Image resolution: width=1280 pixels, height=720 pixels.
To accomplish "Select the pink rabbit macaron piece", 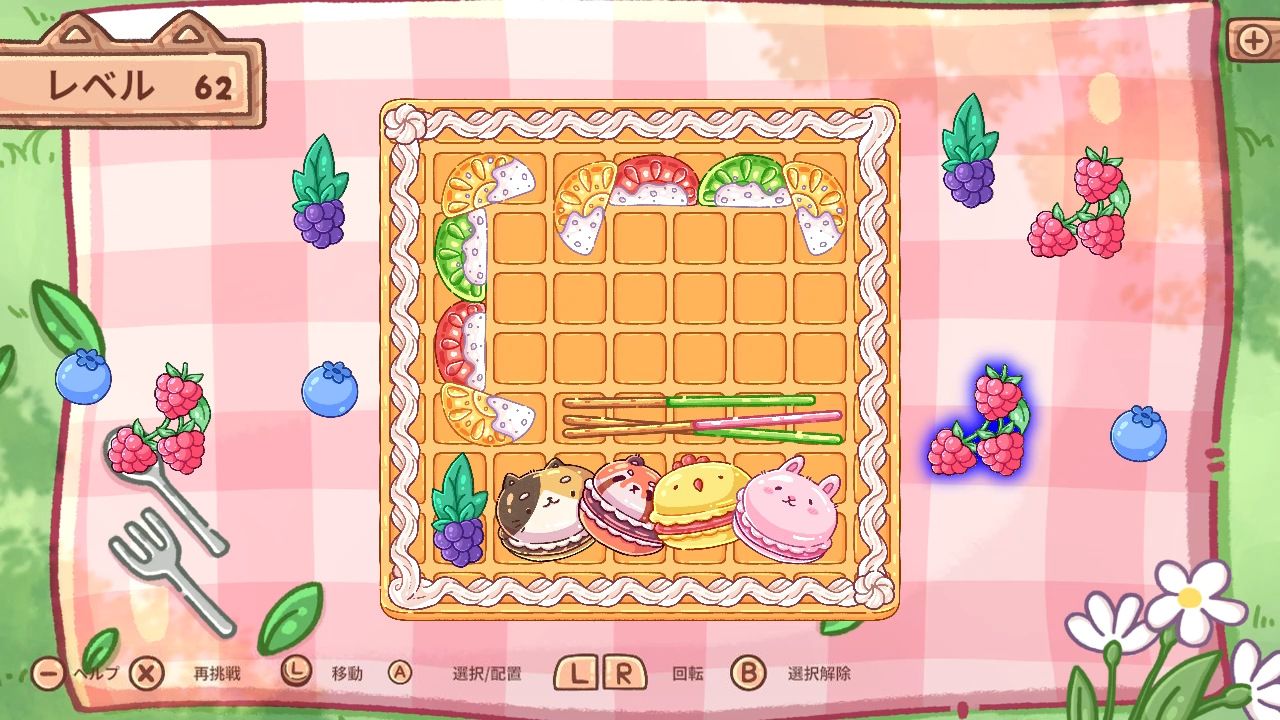I will [784, 512].
